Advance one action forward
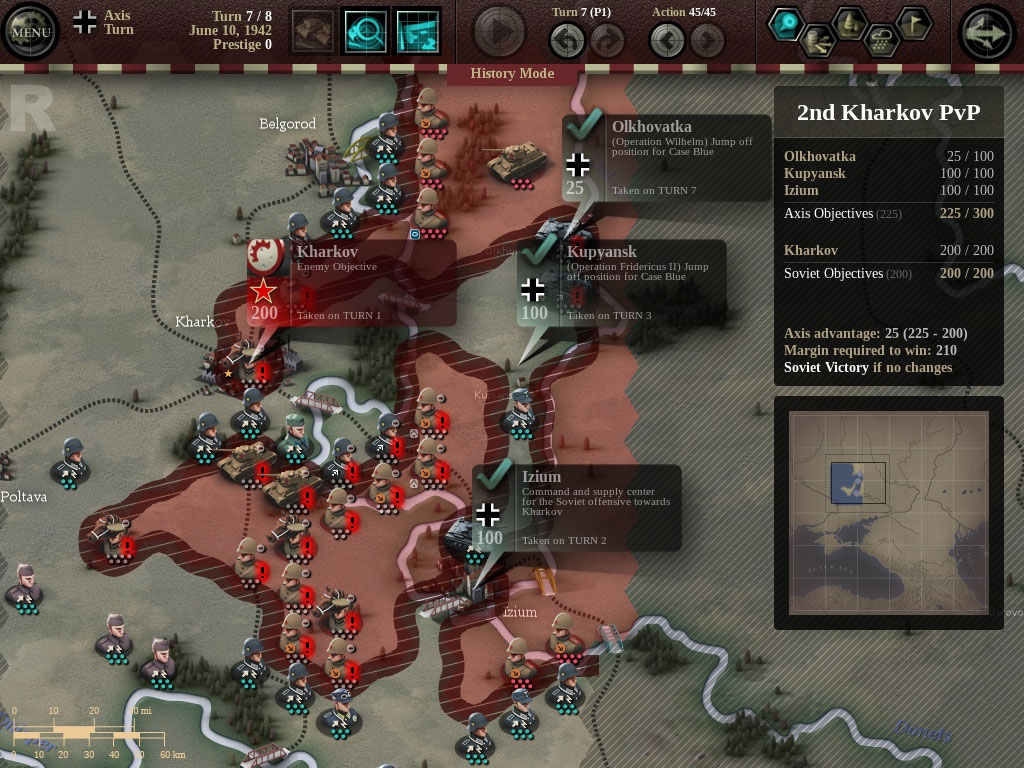This screenshot has width=1024, height=768. pyautogui.click(x=707, y=41)
